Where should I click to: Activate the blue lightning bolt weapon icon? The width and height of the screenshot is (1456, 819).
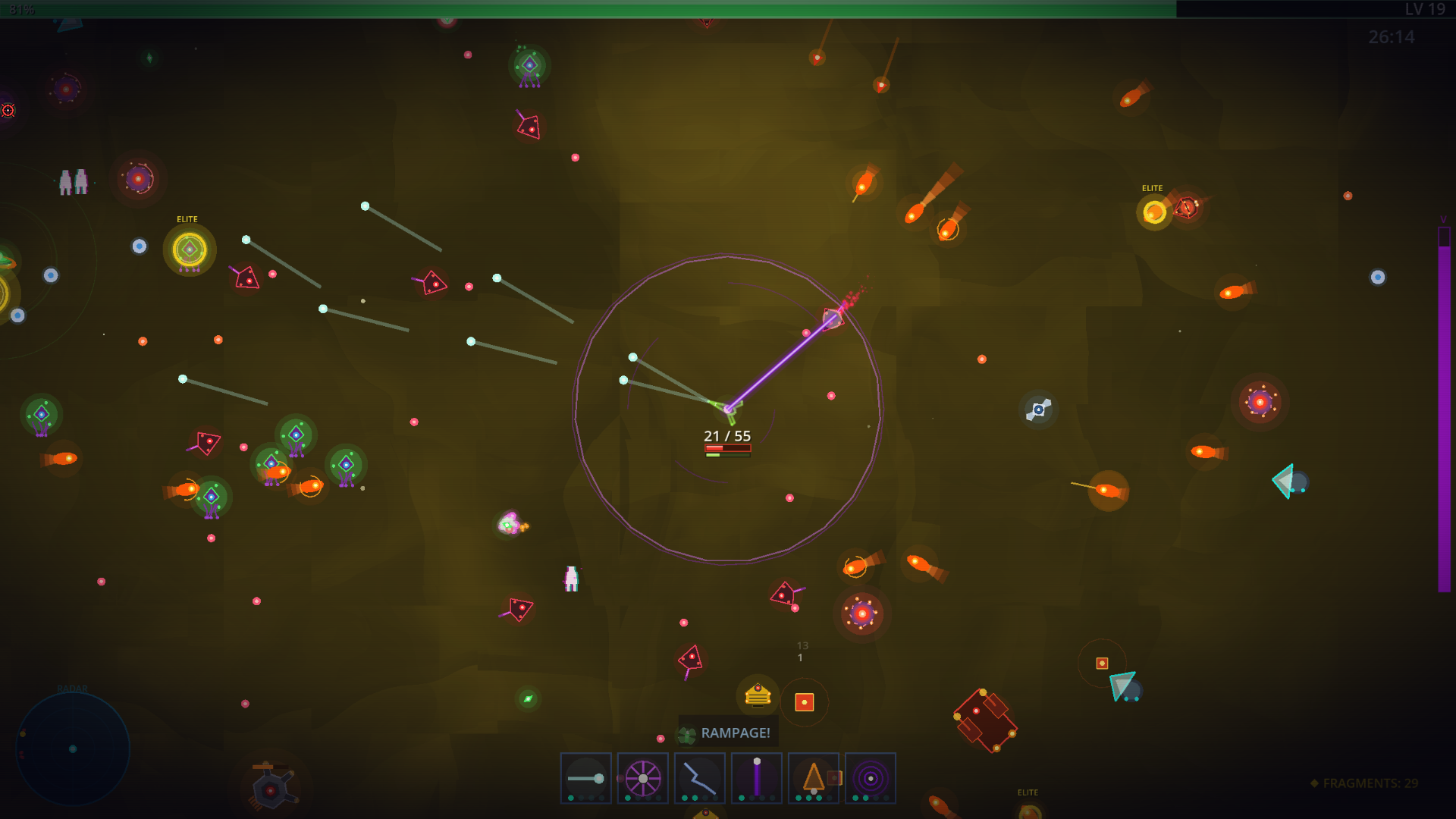pos(699,778)
